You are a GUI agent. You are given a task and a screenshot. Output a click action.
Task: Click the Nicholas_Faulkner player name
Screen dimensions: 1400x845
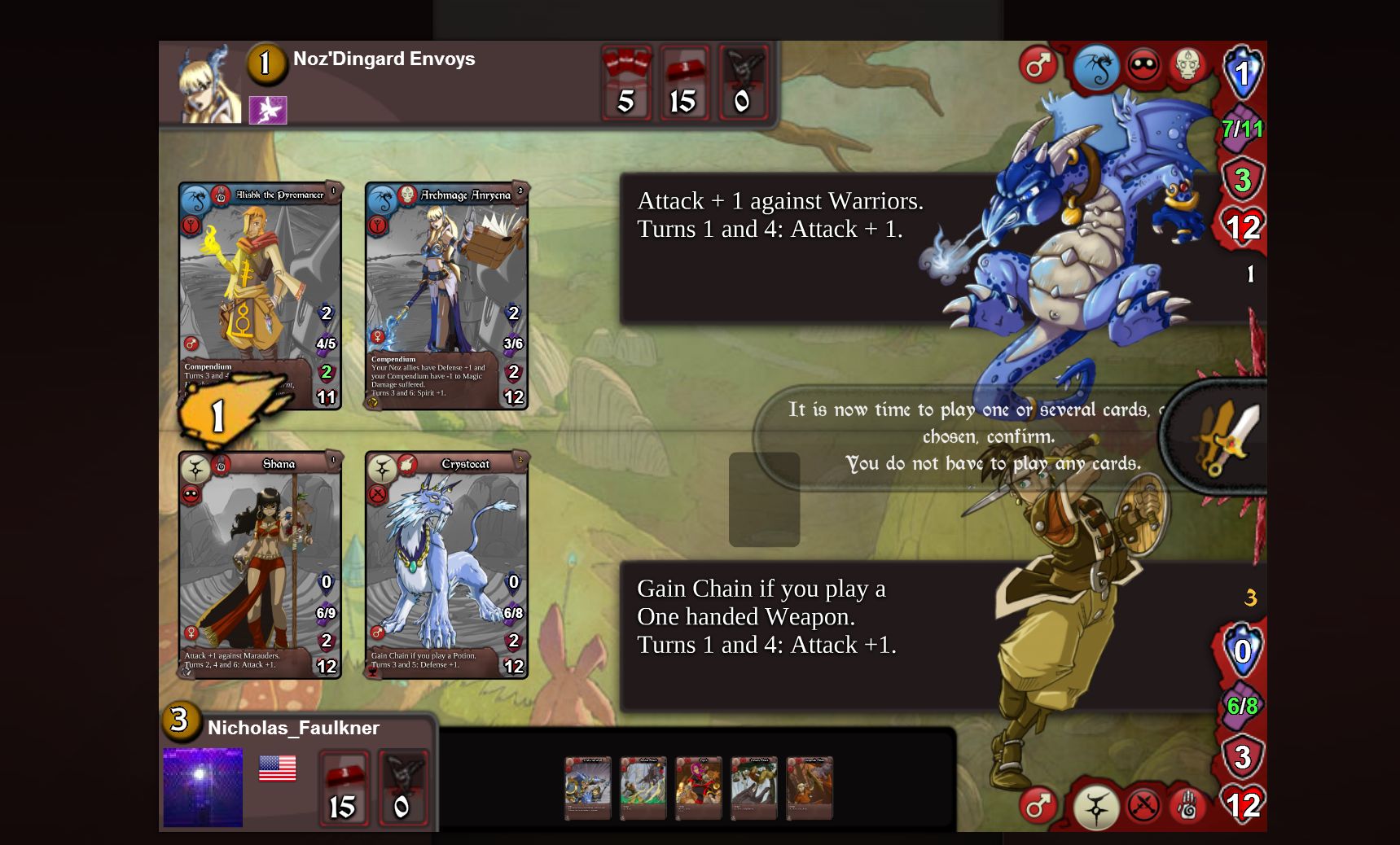292,729
